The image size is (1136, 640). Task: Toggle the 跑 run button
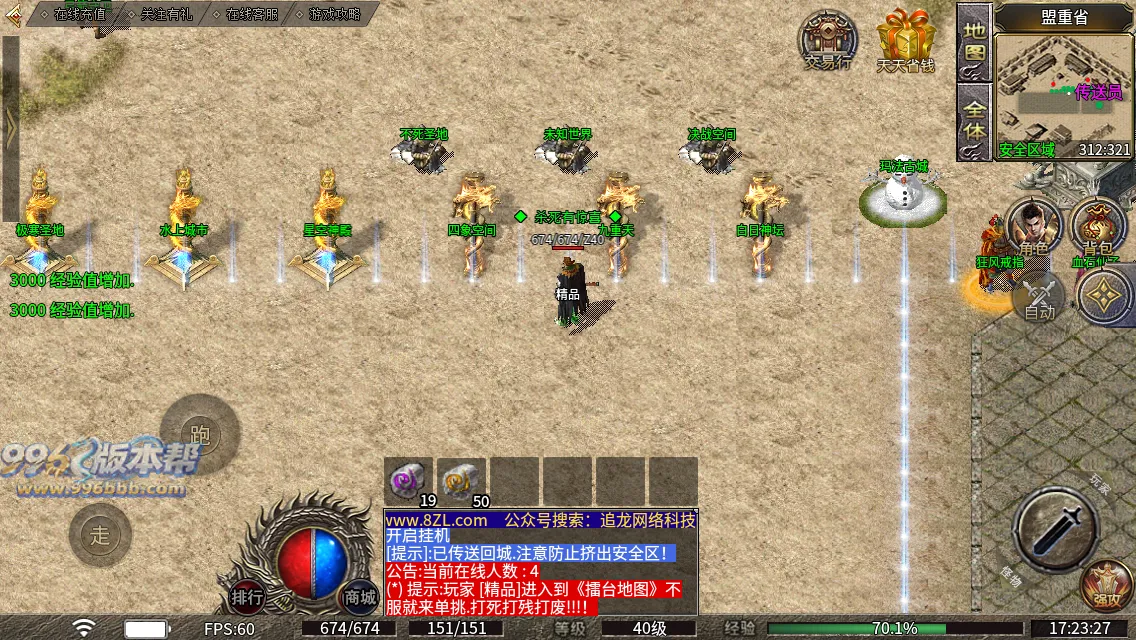[200, 435]
